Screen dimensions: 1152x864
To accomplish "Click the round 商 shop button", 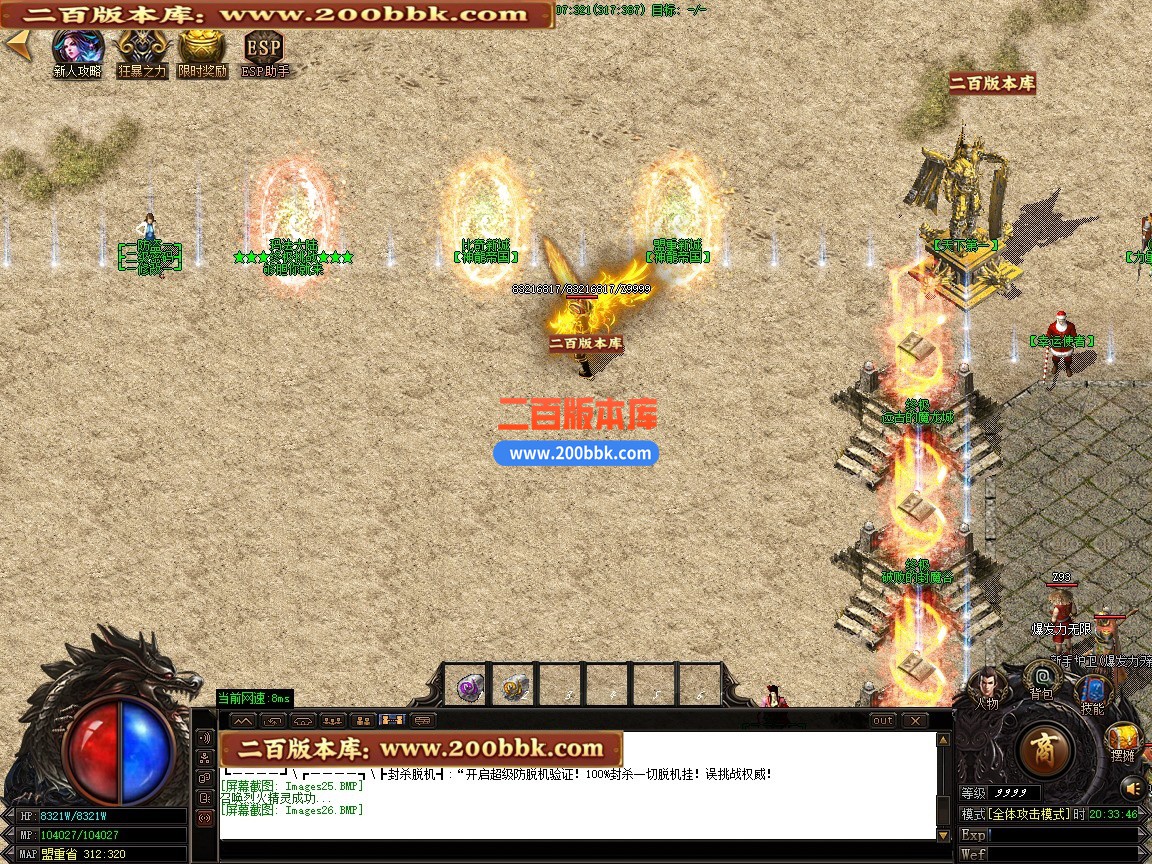I will 1045,749.
